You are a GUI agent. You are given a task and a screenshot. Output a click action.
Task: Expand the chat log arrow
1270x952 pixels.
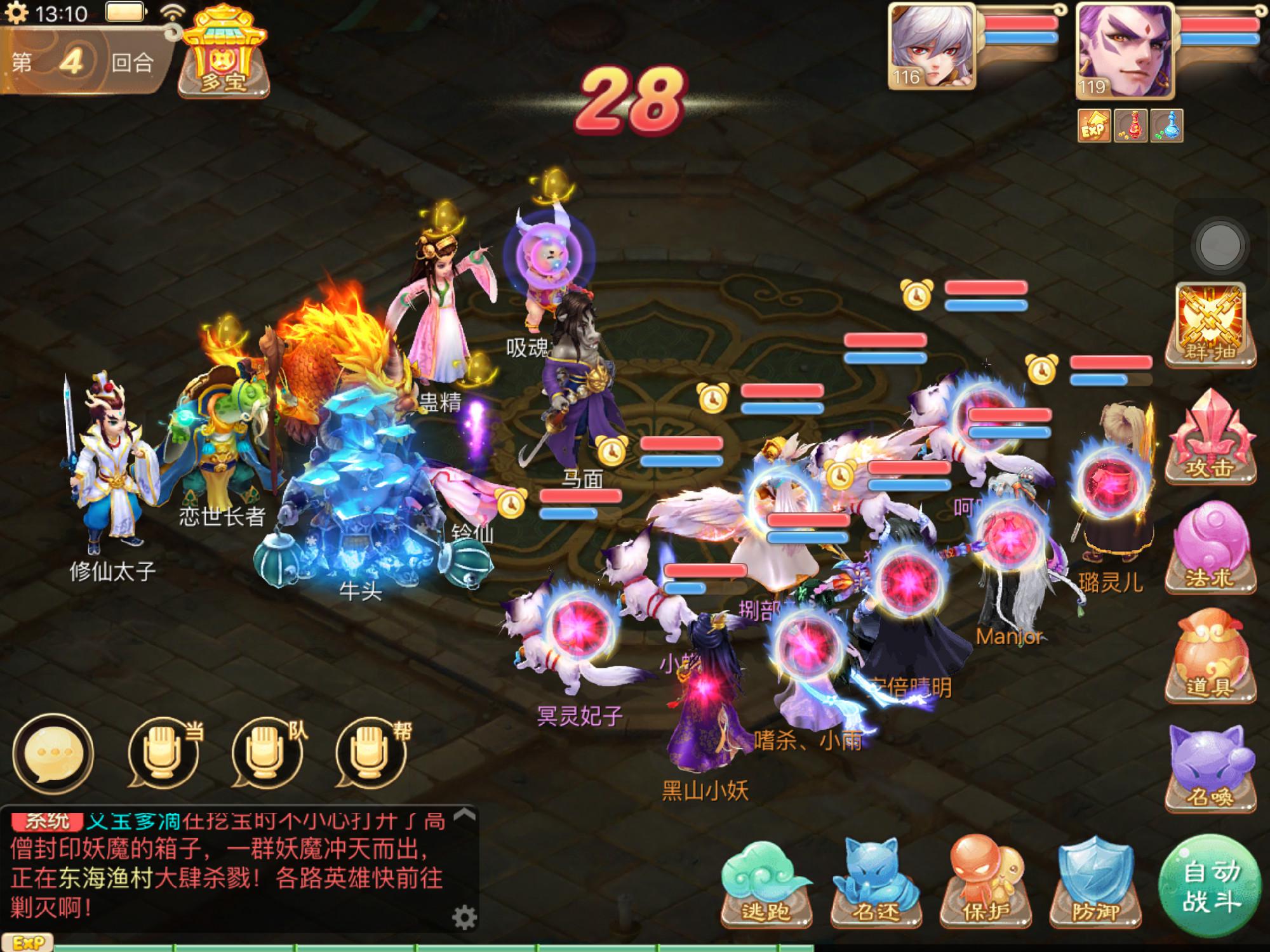click(x=465, y=815)
